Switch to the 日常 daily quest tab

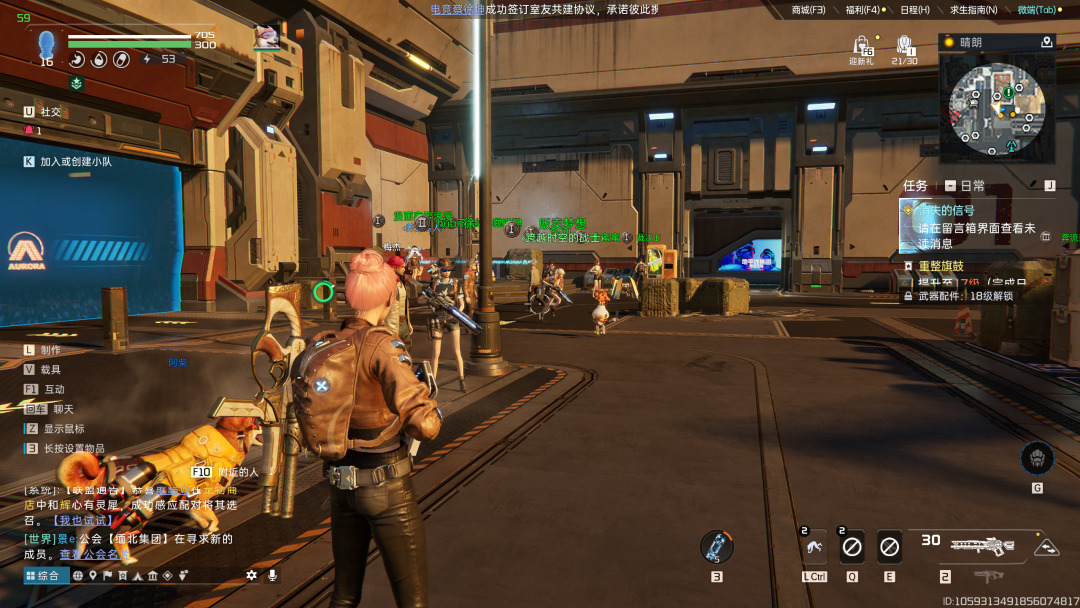click(966, 186)
